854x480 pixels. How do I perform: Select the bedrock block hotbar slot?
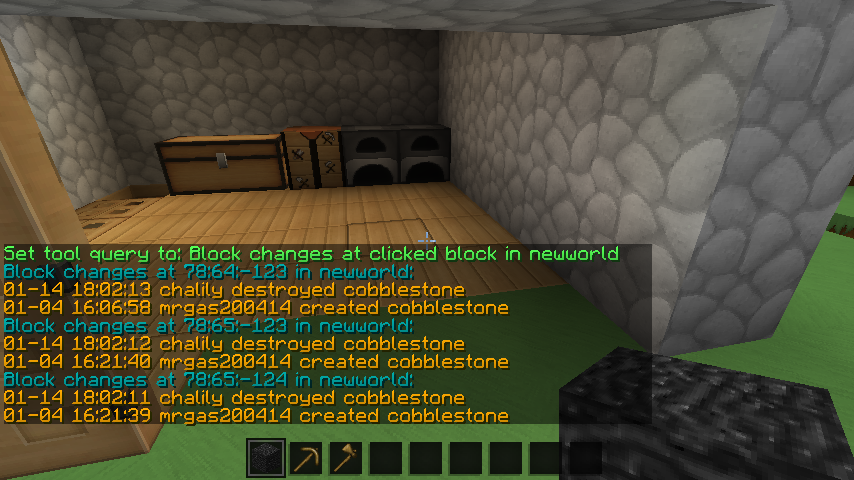tap(266, 459)
